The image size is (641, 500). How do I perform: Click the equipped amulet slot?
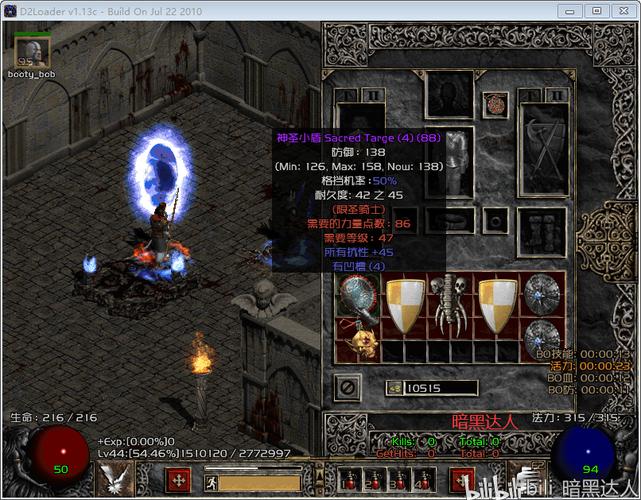tap(494, 103)
